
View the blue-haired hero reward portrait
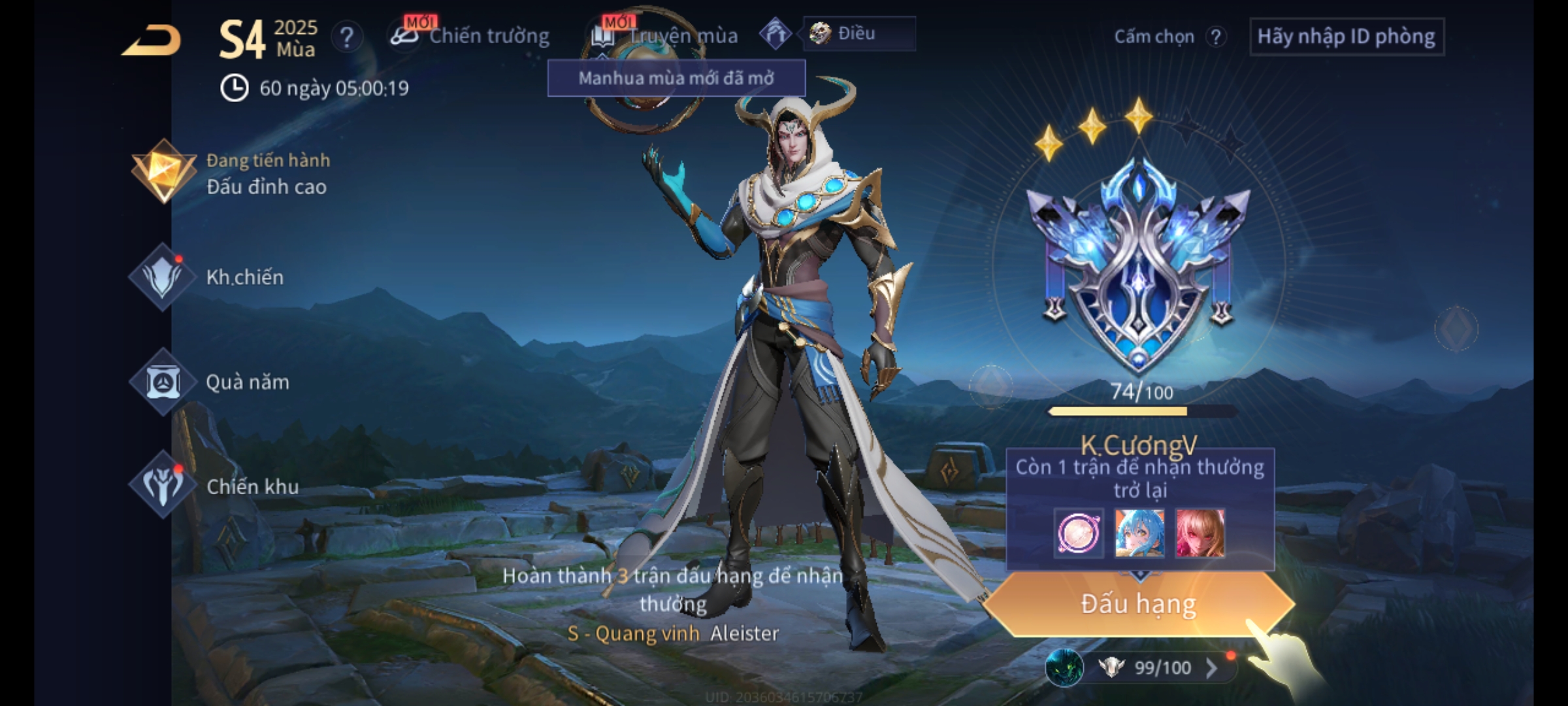pos(1139,533)
